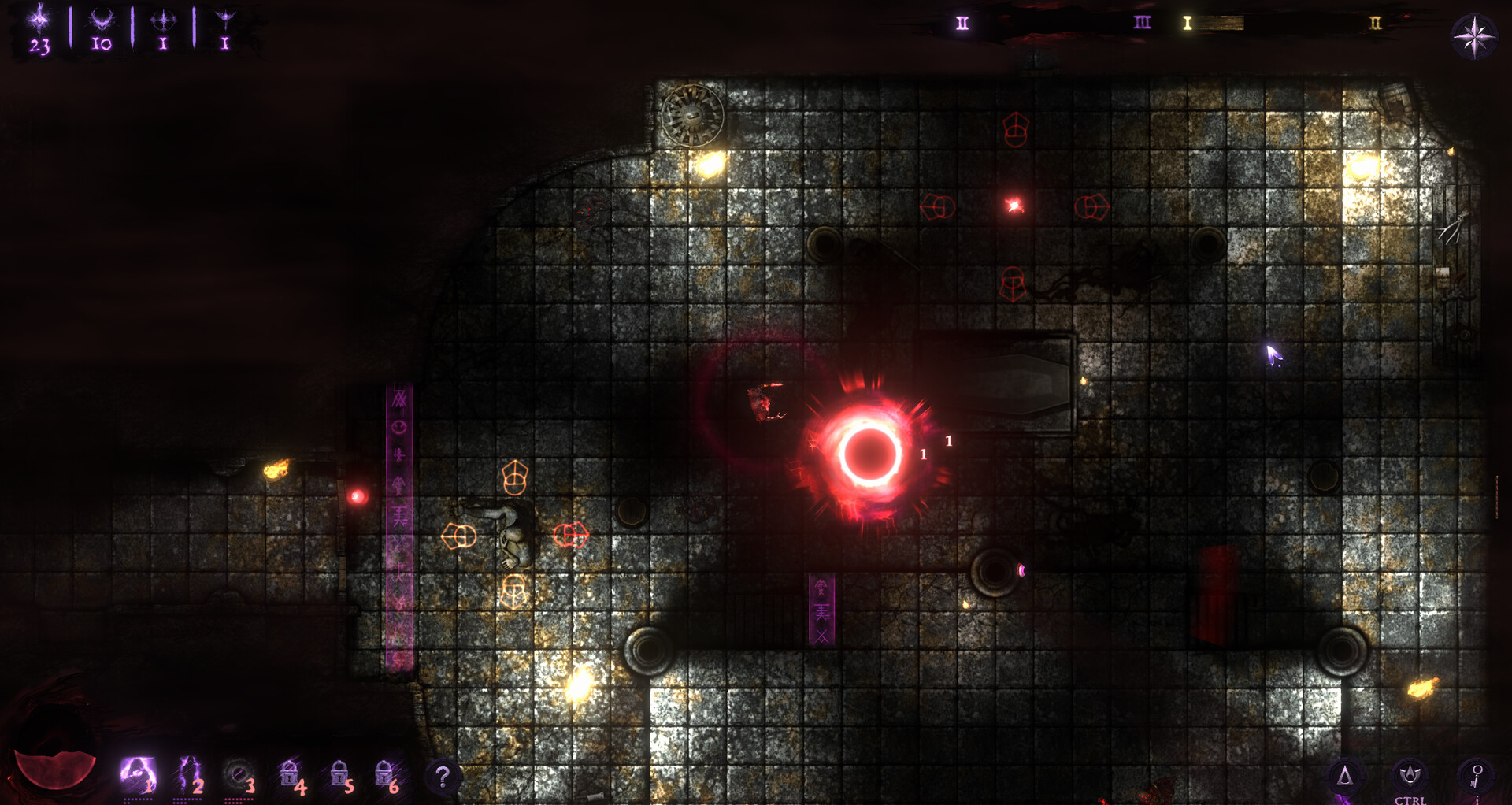Open the compass rose in the top-right corner

1474,38
